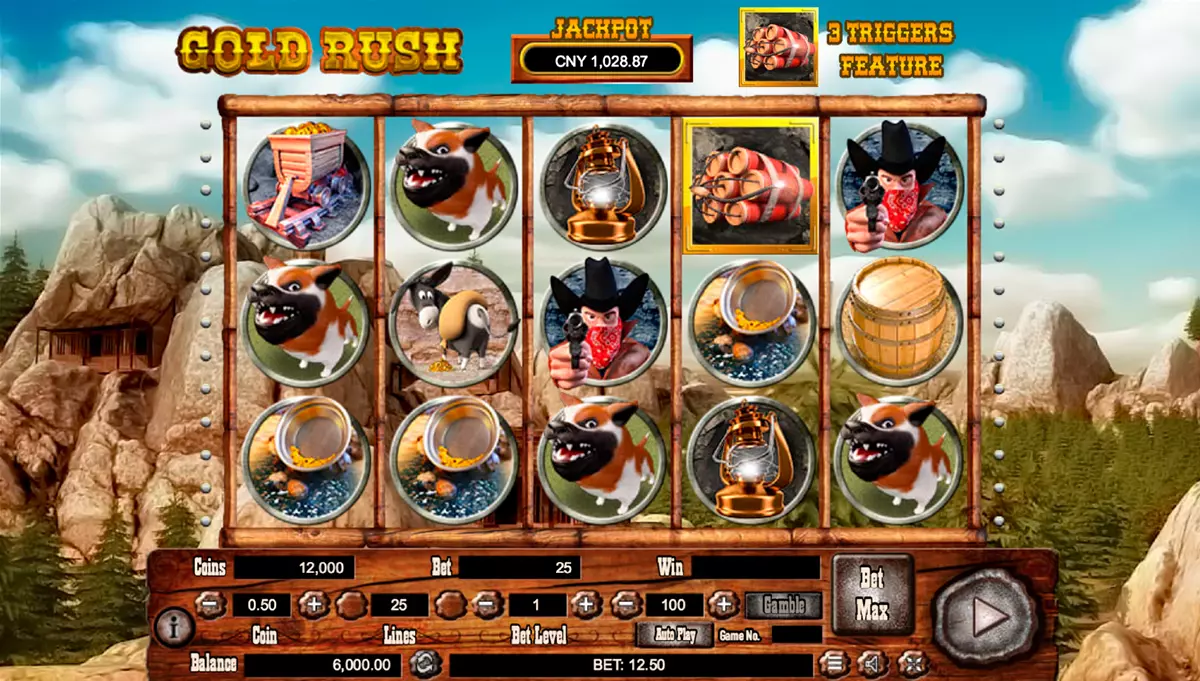
Task: Click the plus button beside the 100 value
Action: point(722,605)
